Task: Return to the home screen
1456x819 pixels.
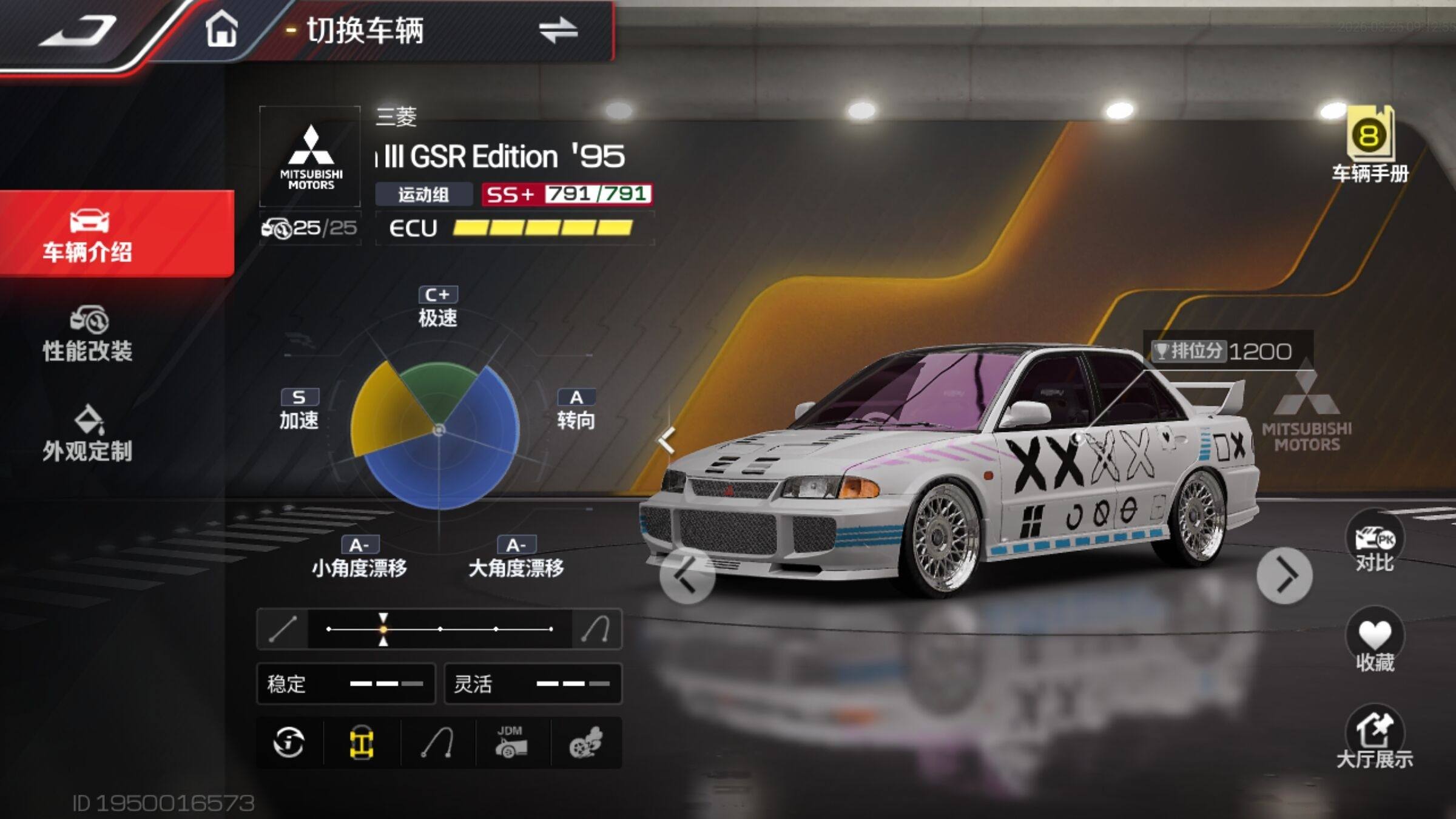Action: [221, 30]
